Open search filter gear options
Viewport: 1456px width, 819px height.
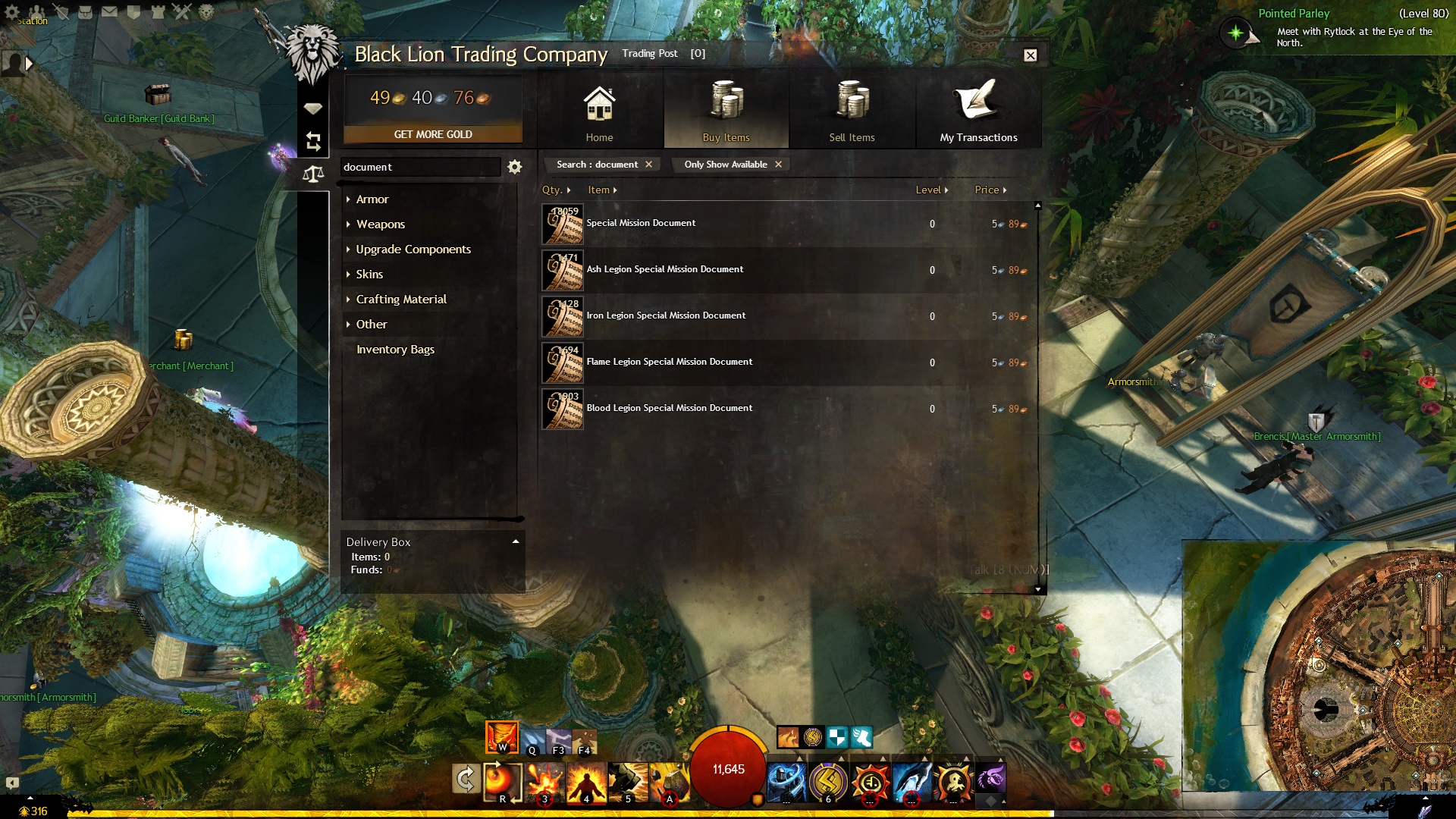[x=515, y=167]
